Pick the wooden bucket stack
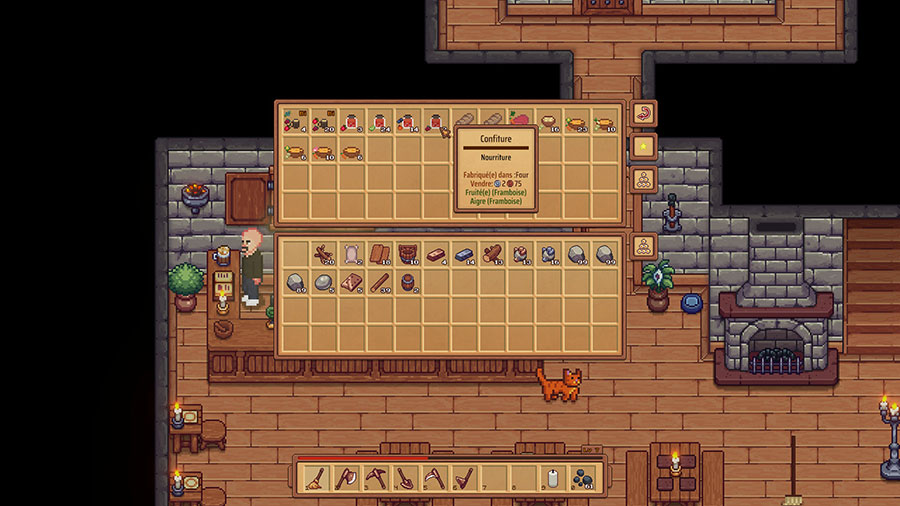The image size is (900, 506). coord(408,254)
